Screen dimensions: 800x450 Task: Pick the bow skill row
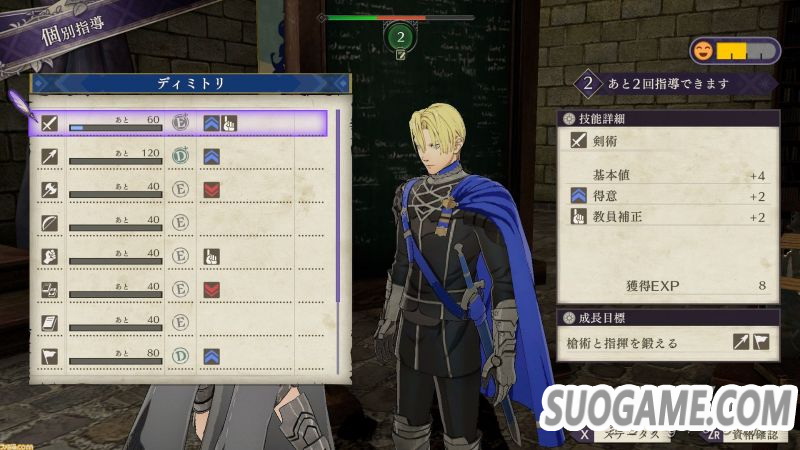[180, 222]
